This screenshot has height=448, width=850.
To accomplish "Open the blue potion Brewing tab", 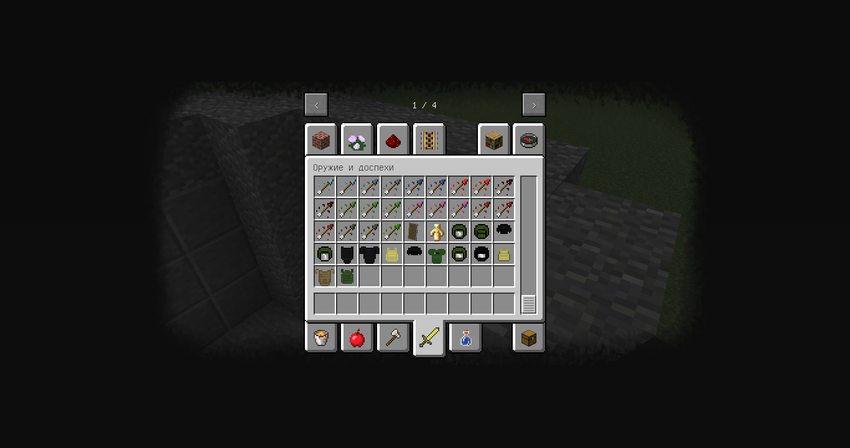I will pos(464,338).
